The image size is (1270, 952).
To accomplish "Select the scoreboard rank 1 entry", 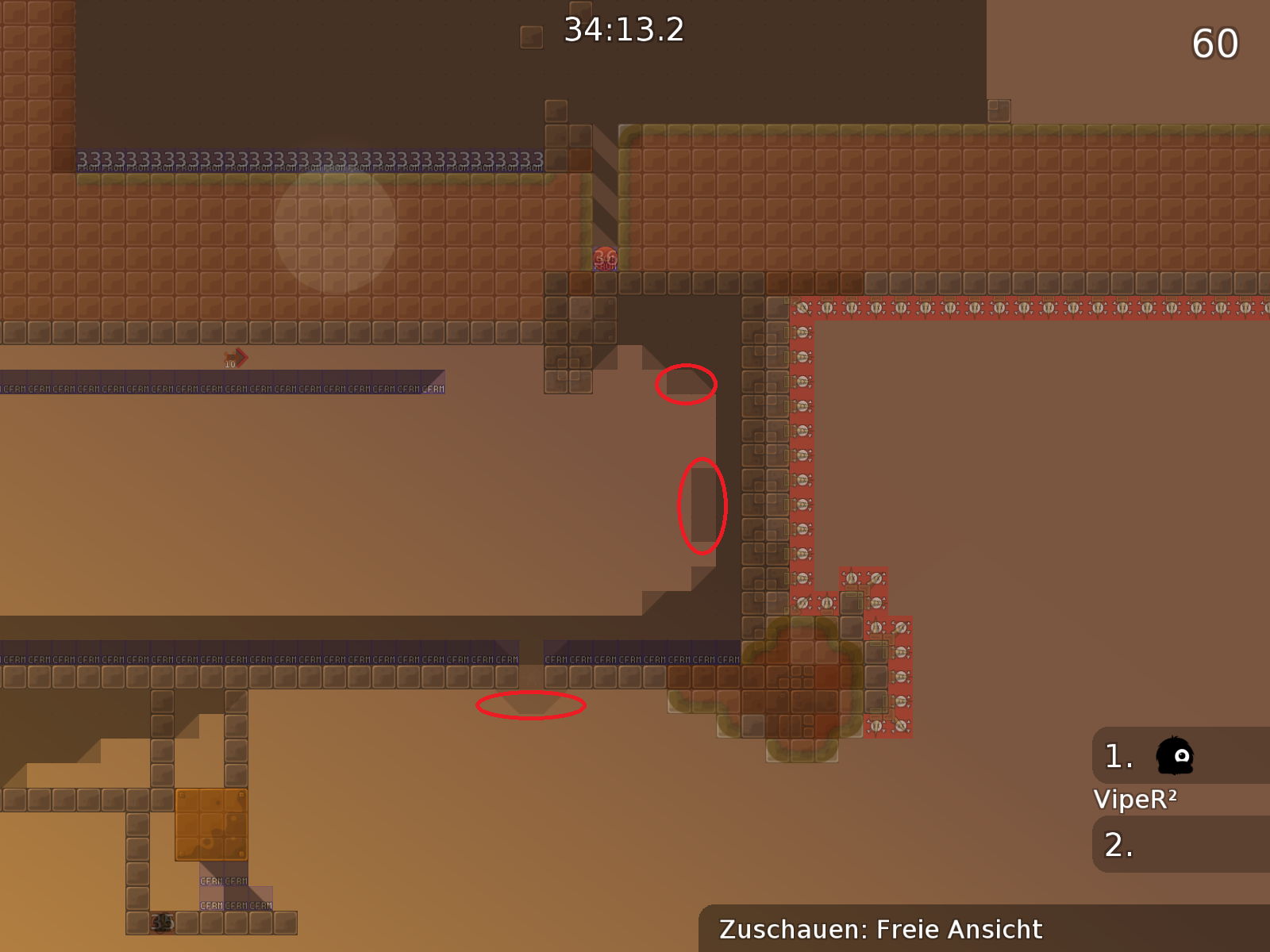I will 1117,756.
